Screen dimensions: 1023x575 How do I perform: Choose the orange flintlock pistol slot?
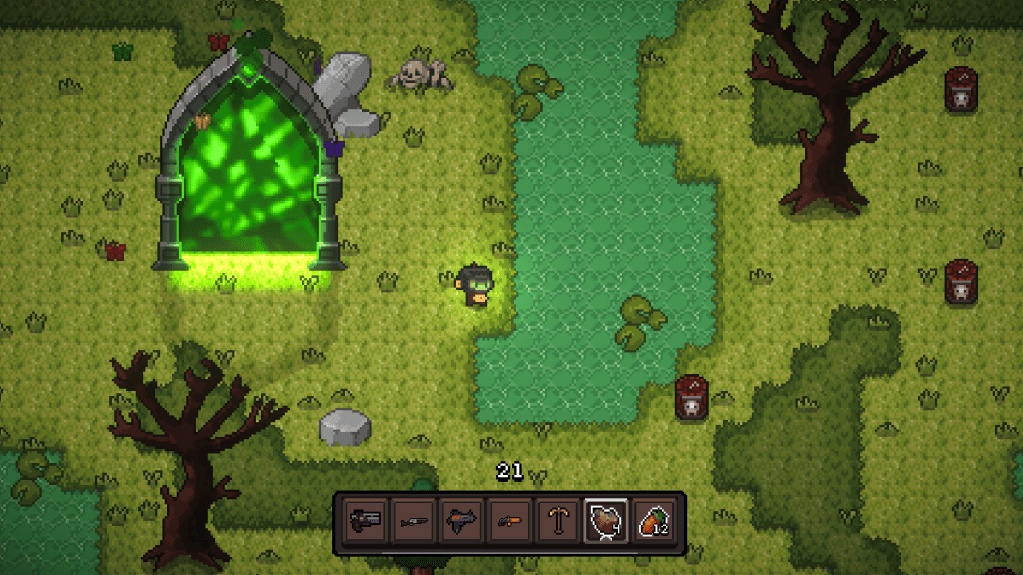[x=509, y=521]
